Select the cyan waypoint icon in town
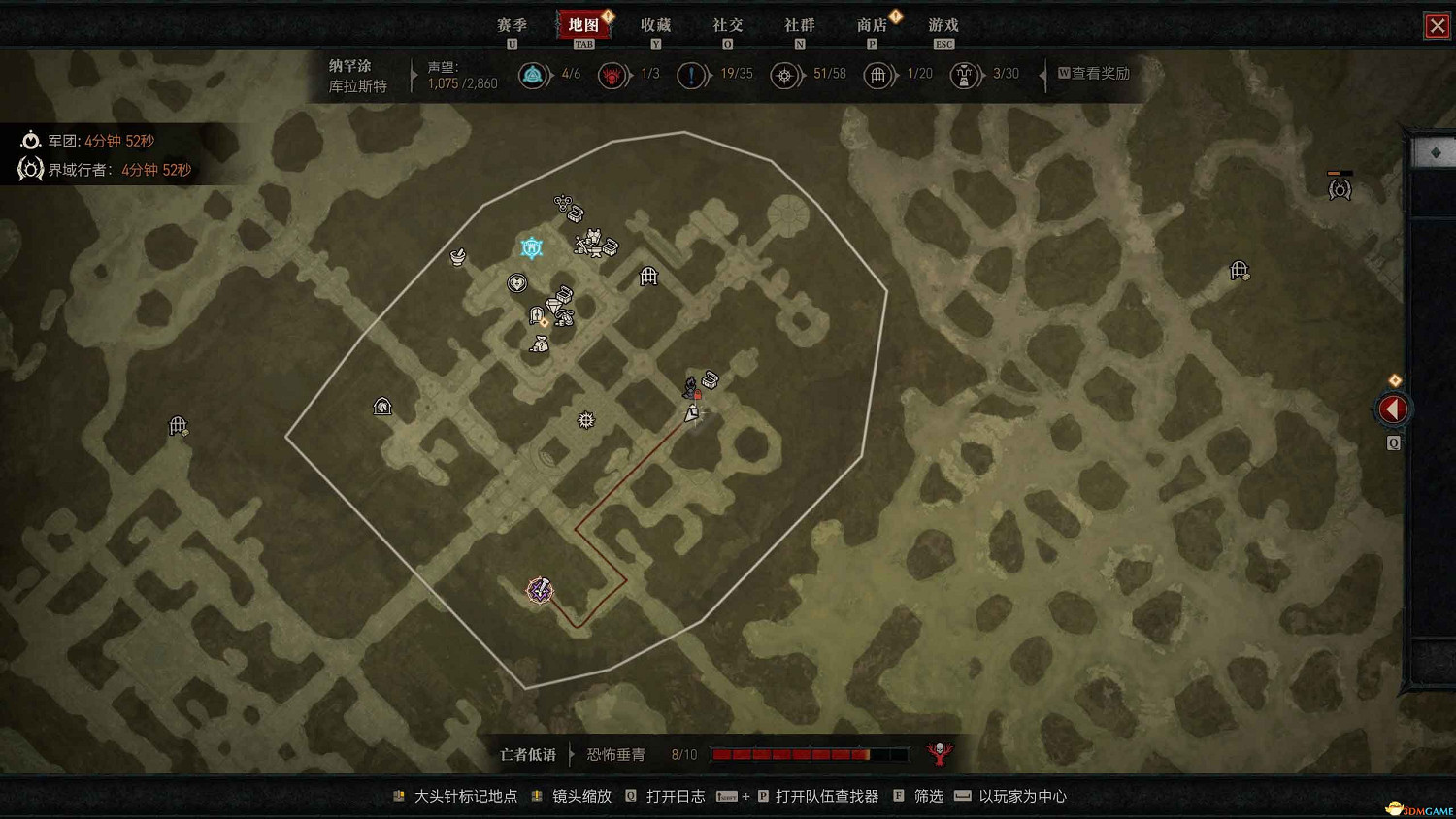Viewport: 1456px width, 819px height. (532, 247)
